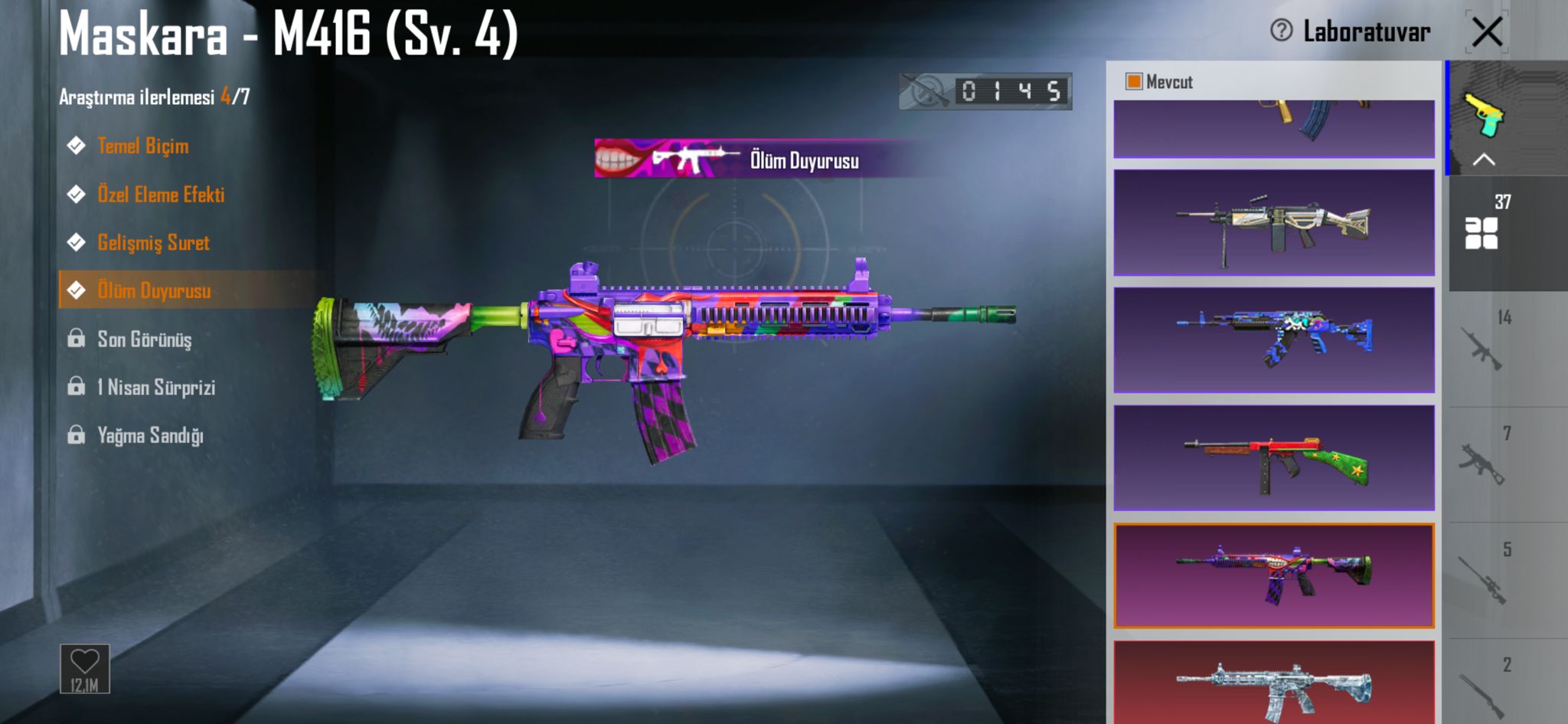Toggle the crossed-out eye visibility icon
1568x724 pixels.
(926, 92)
